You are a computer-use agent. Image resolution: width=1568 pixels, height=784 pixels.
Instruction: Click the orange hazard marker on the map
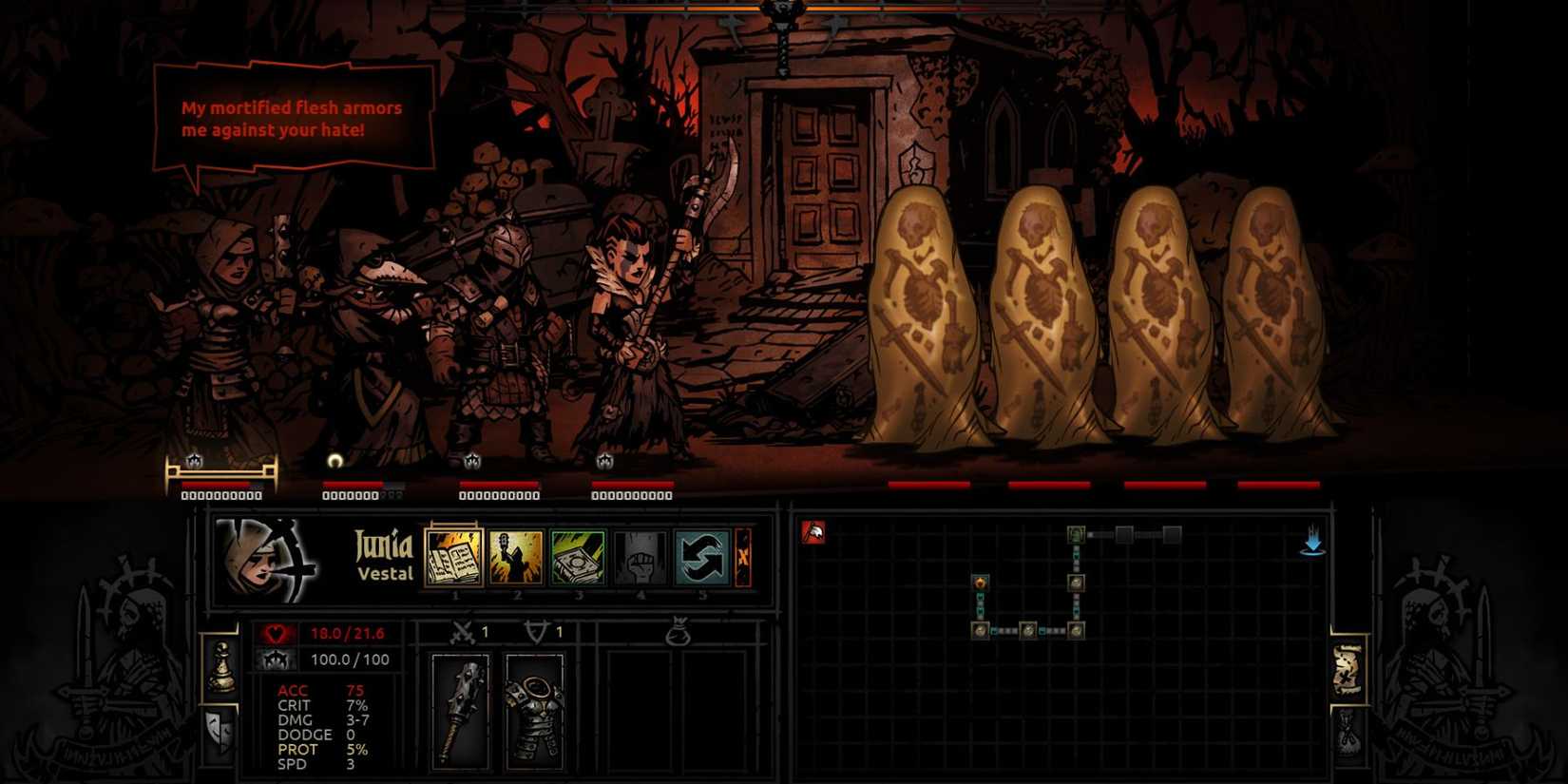[981, 583]
